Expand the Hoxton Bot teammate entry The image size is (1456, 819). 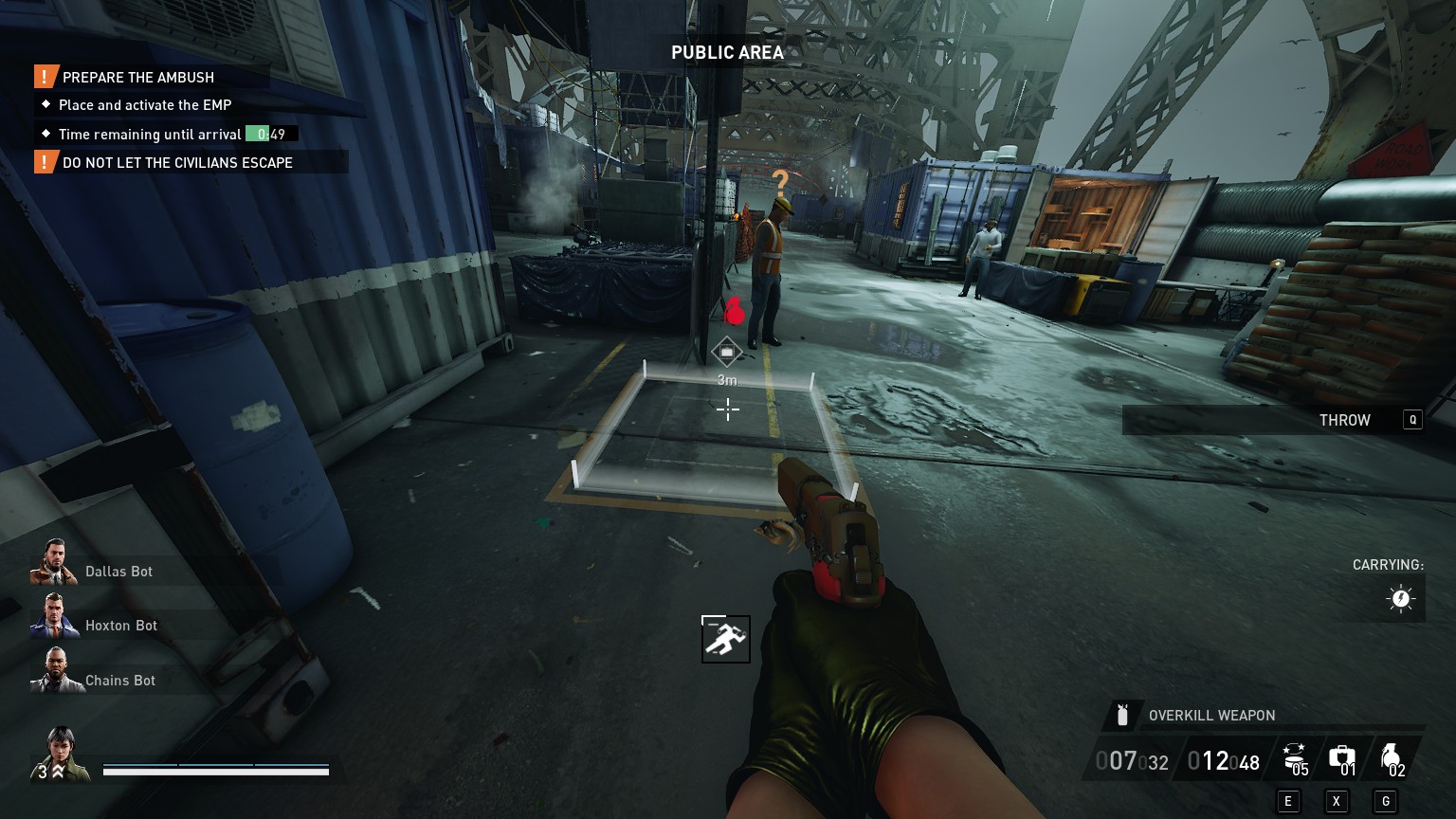pyautogui.click(x=120, y=626)
